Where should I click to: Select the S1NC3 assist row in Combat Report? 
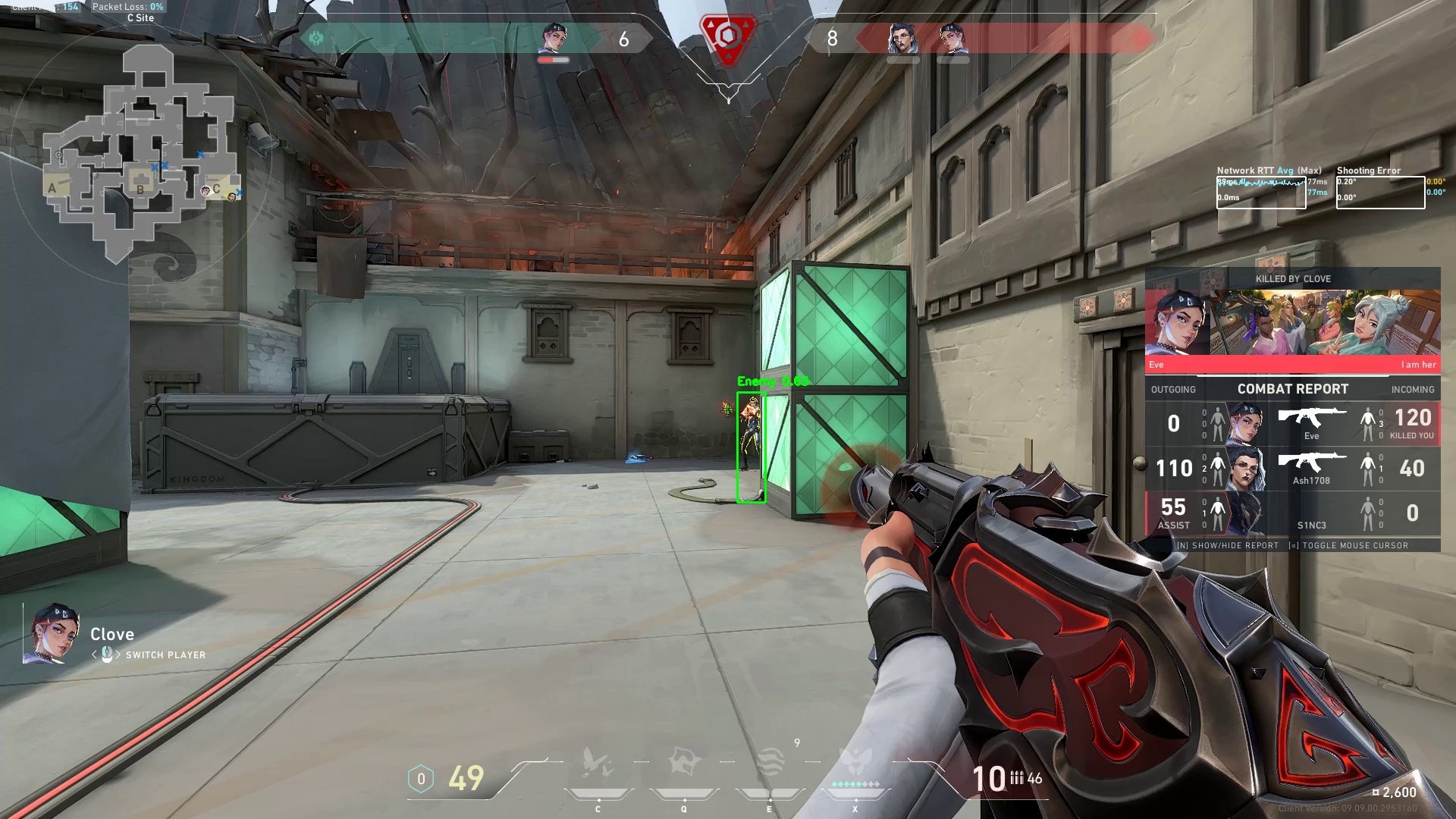coord(1292,513)
